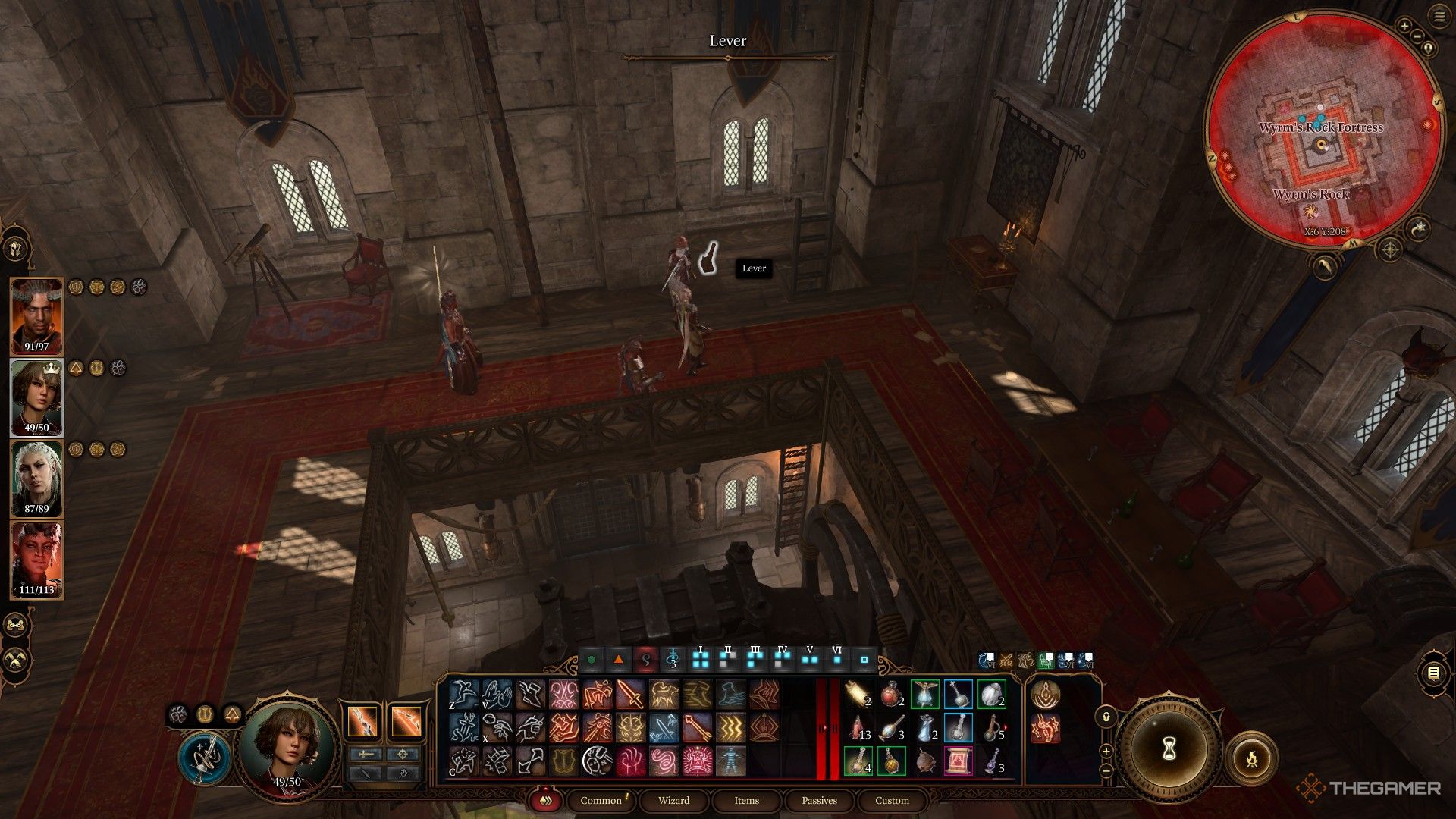The width and height of the screenshot is (1456, 819).
Task: Zoom in on the minimap
Action: coord(1404,26)
